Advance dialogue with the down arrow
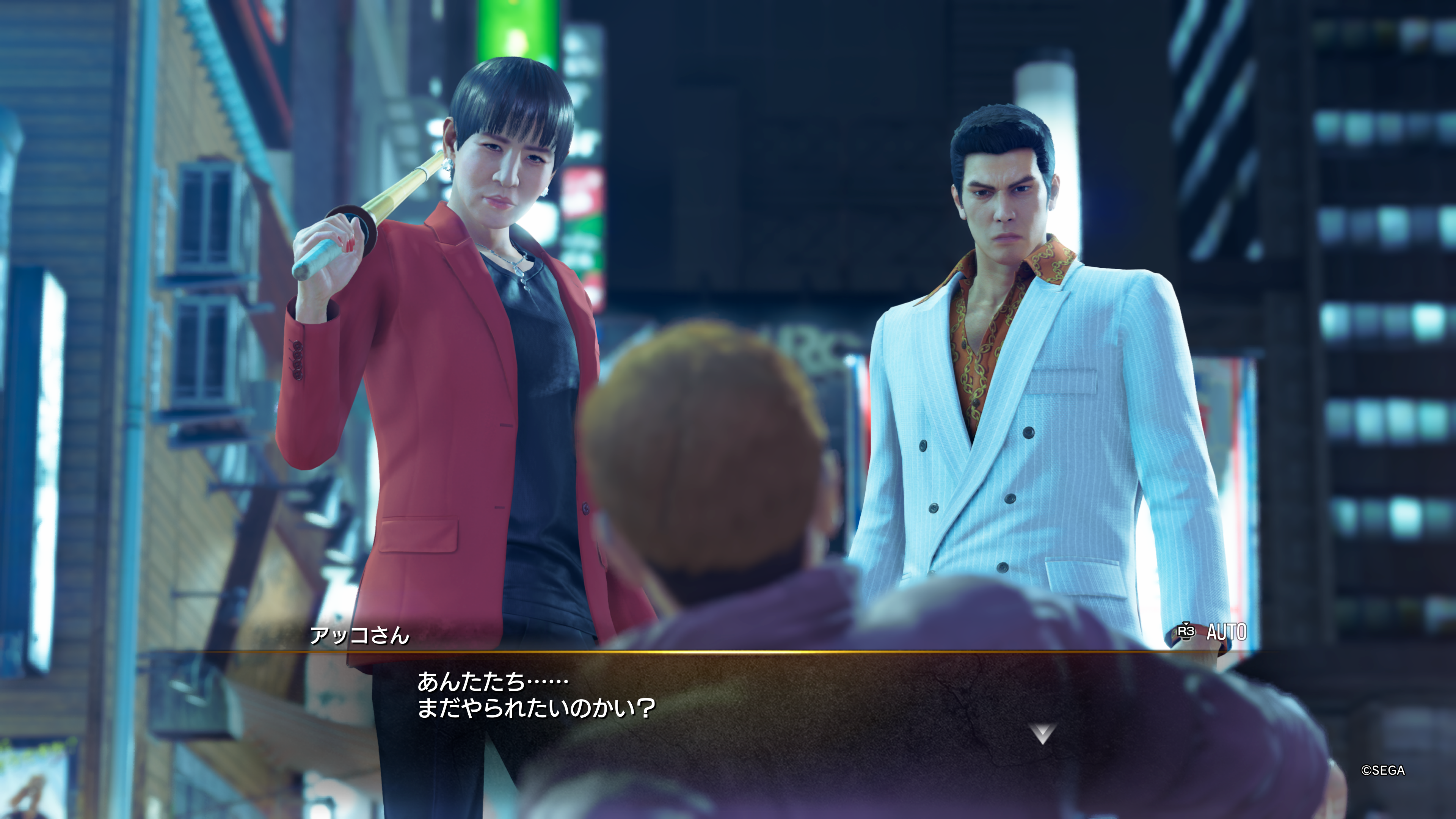Screen dimensions: 1456x819 1042,734
